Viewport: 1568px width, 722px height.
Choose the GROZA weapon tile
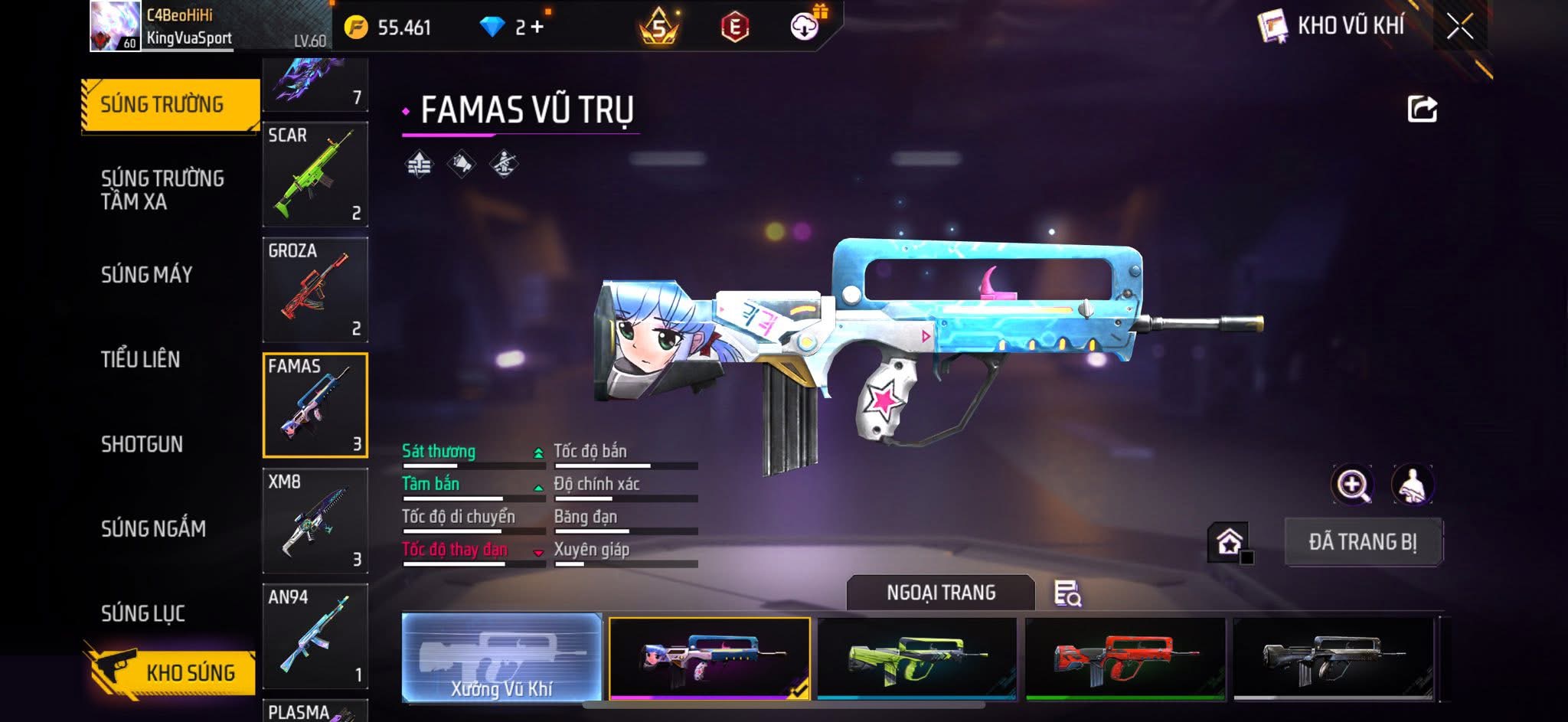[315, 290]
